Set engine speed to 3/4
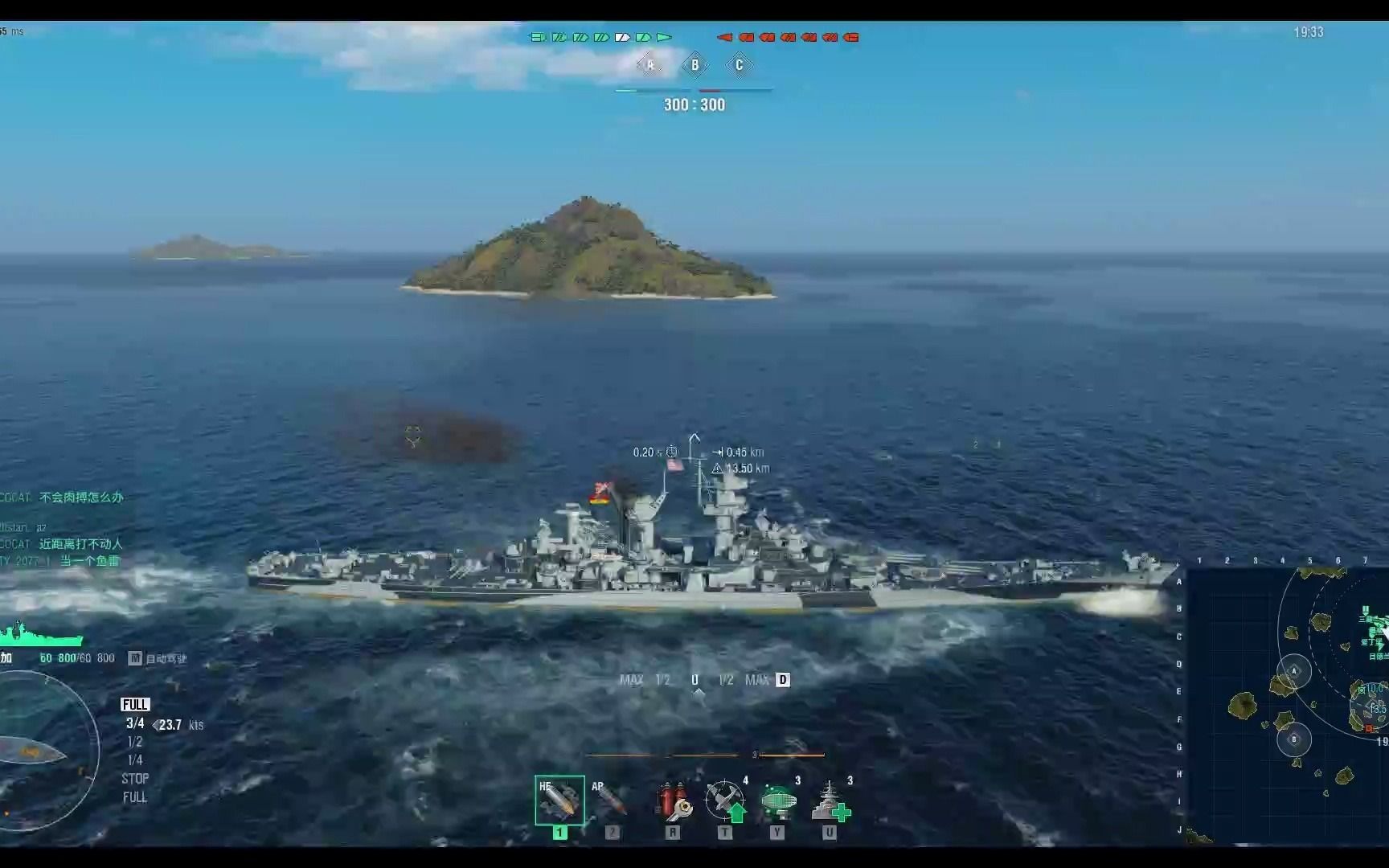 135,723
